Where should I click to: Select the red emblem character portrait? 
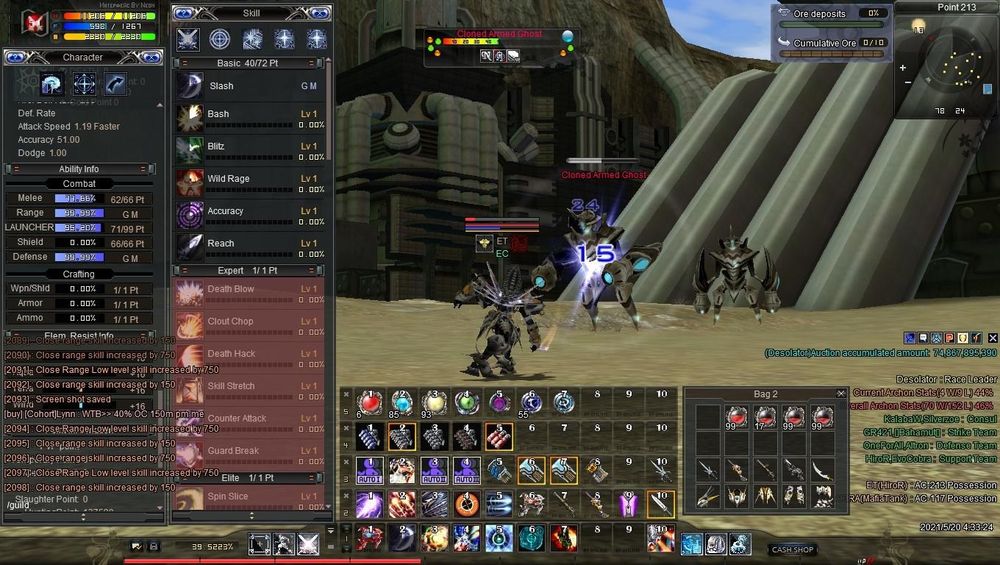coord(37,21)
